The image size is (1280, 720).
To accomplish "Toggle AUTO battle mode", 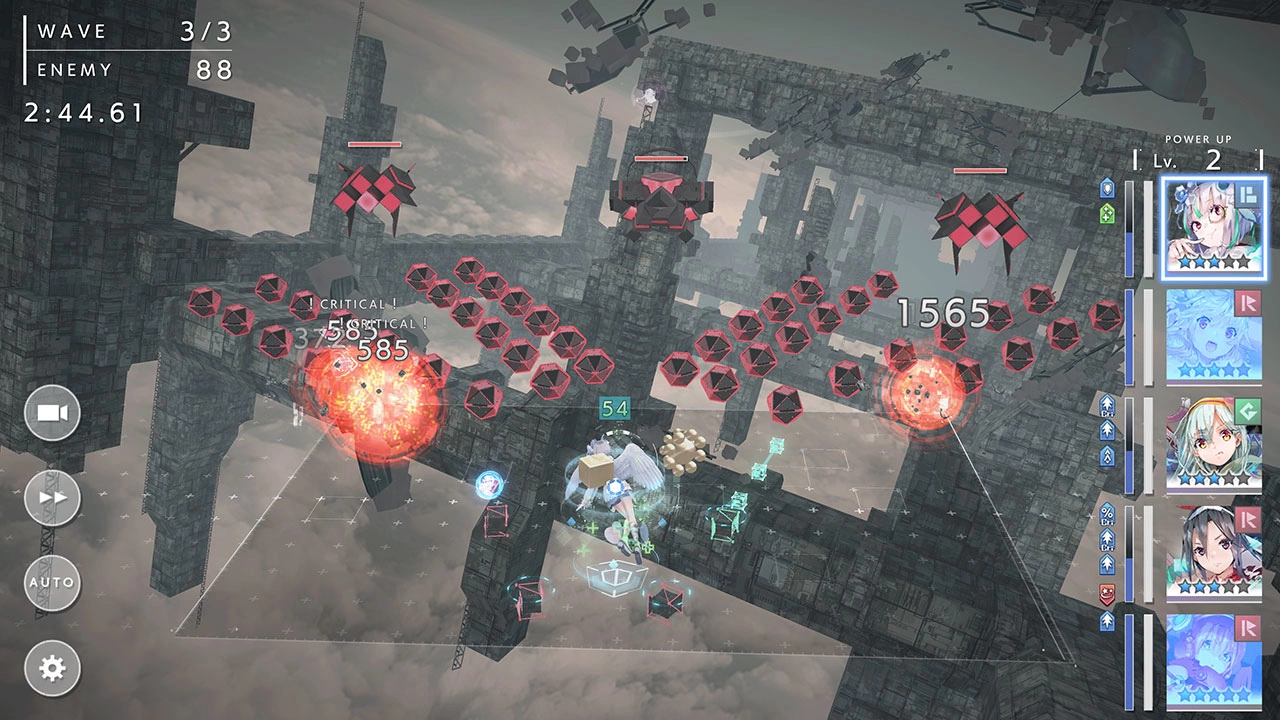I will (52, 582).
